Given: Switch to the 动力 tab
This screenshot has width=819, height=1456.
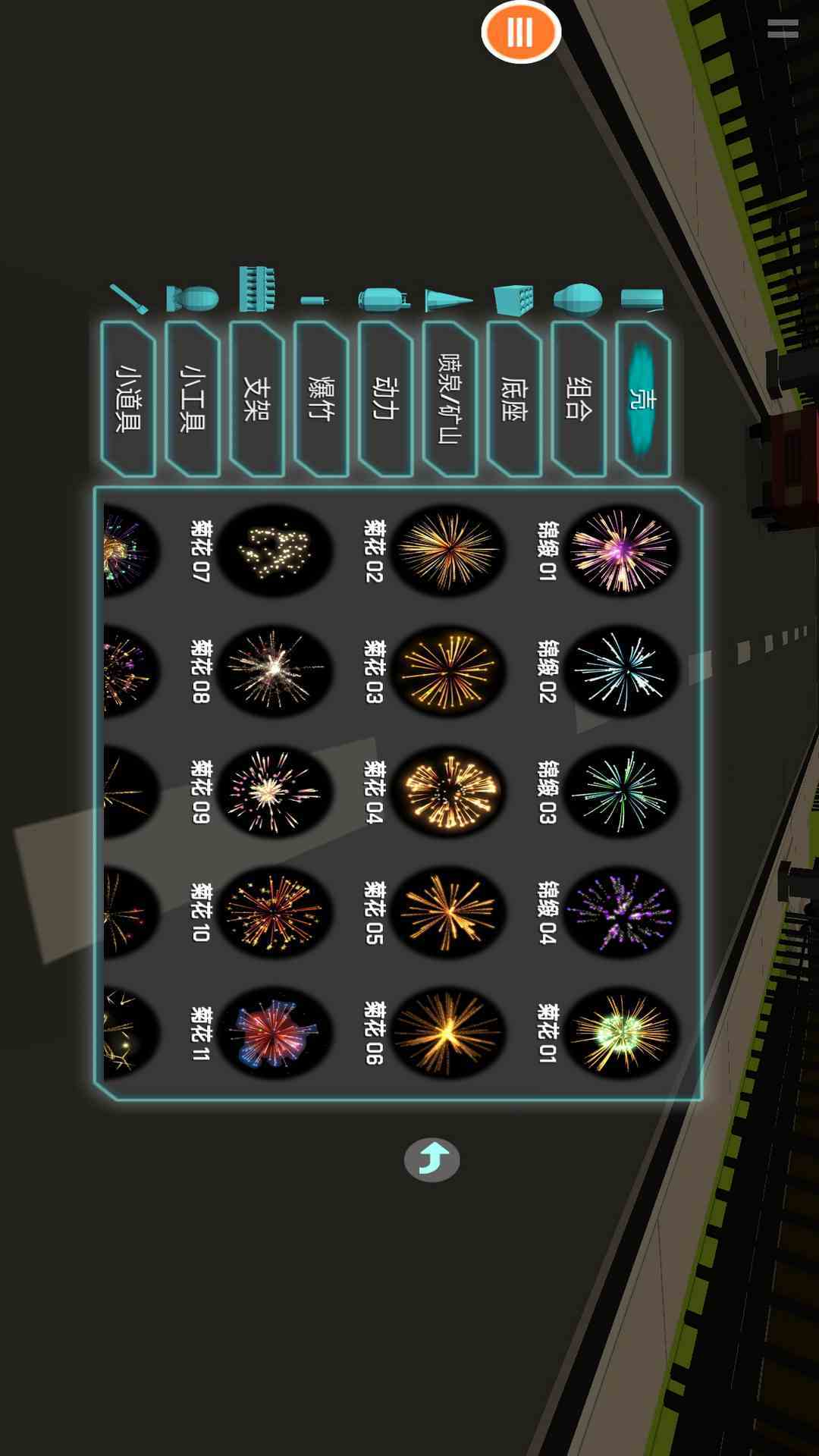Looking at the screenshot, I should pos(385,399).
